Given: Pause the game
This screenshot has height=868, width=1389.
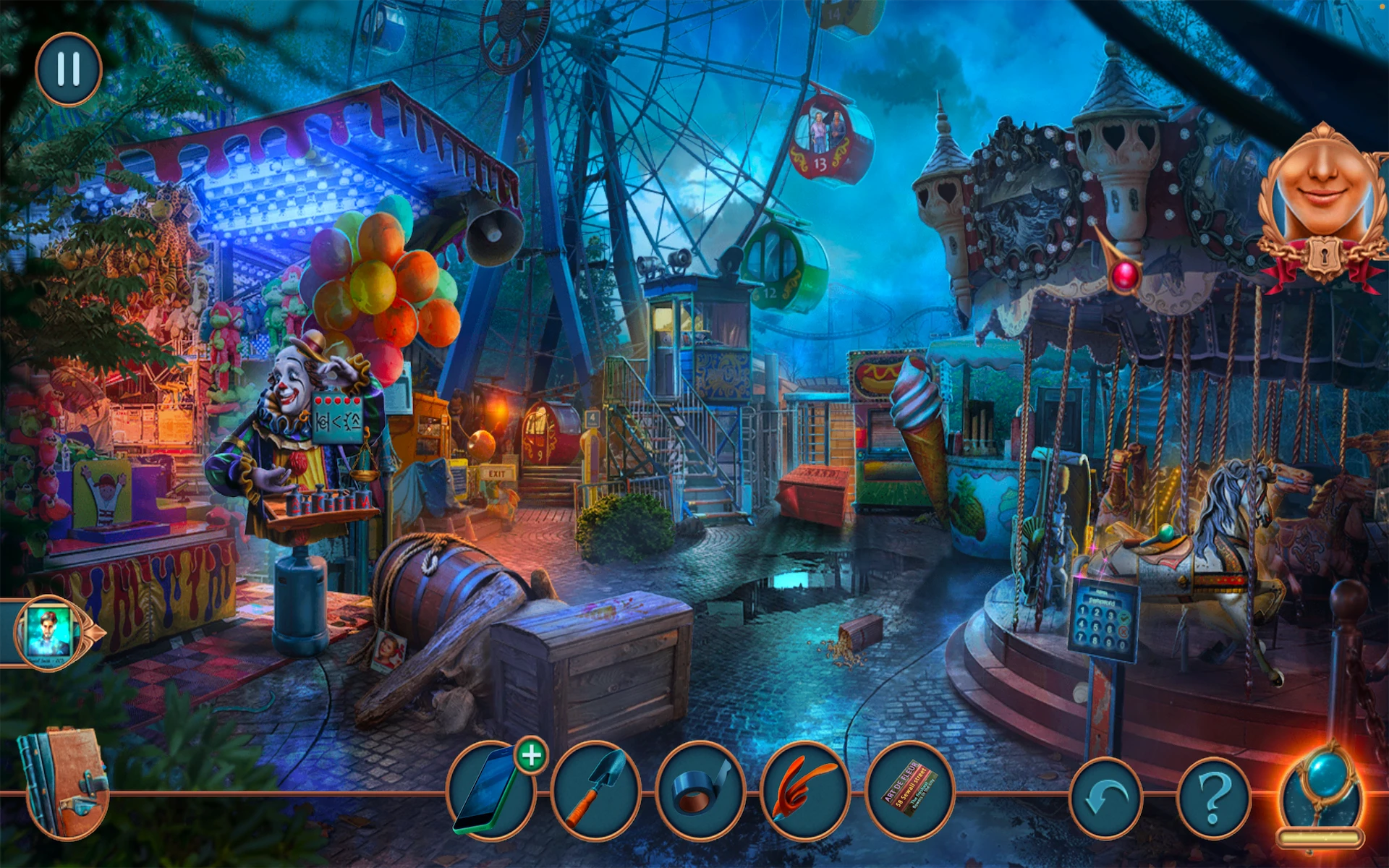Looking at the screenshot, I should coord(69,69).
